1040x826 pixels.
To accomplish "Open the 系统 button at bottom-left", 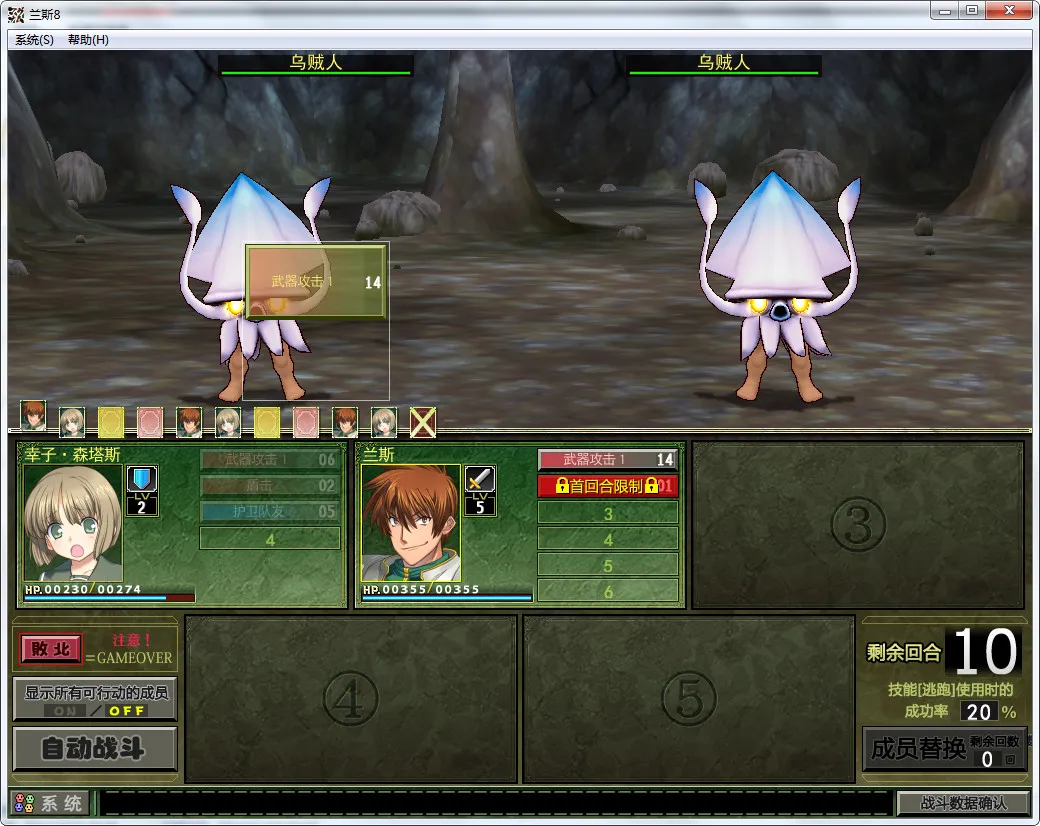I will 50,803.
